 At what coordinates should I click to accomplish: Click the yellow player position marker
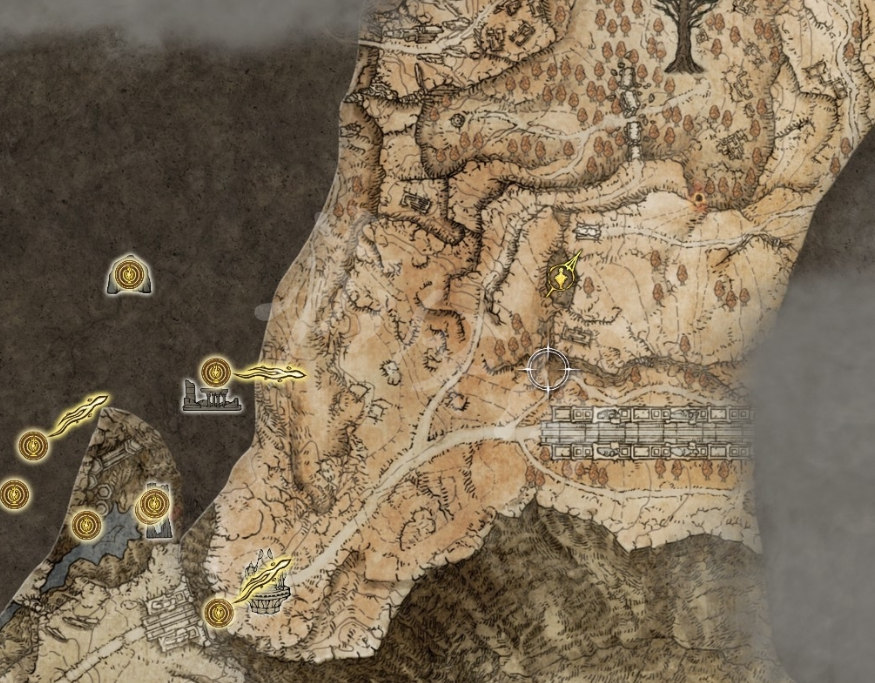pos(562,275)
